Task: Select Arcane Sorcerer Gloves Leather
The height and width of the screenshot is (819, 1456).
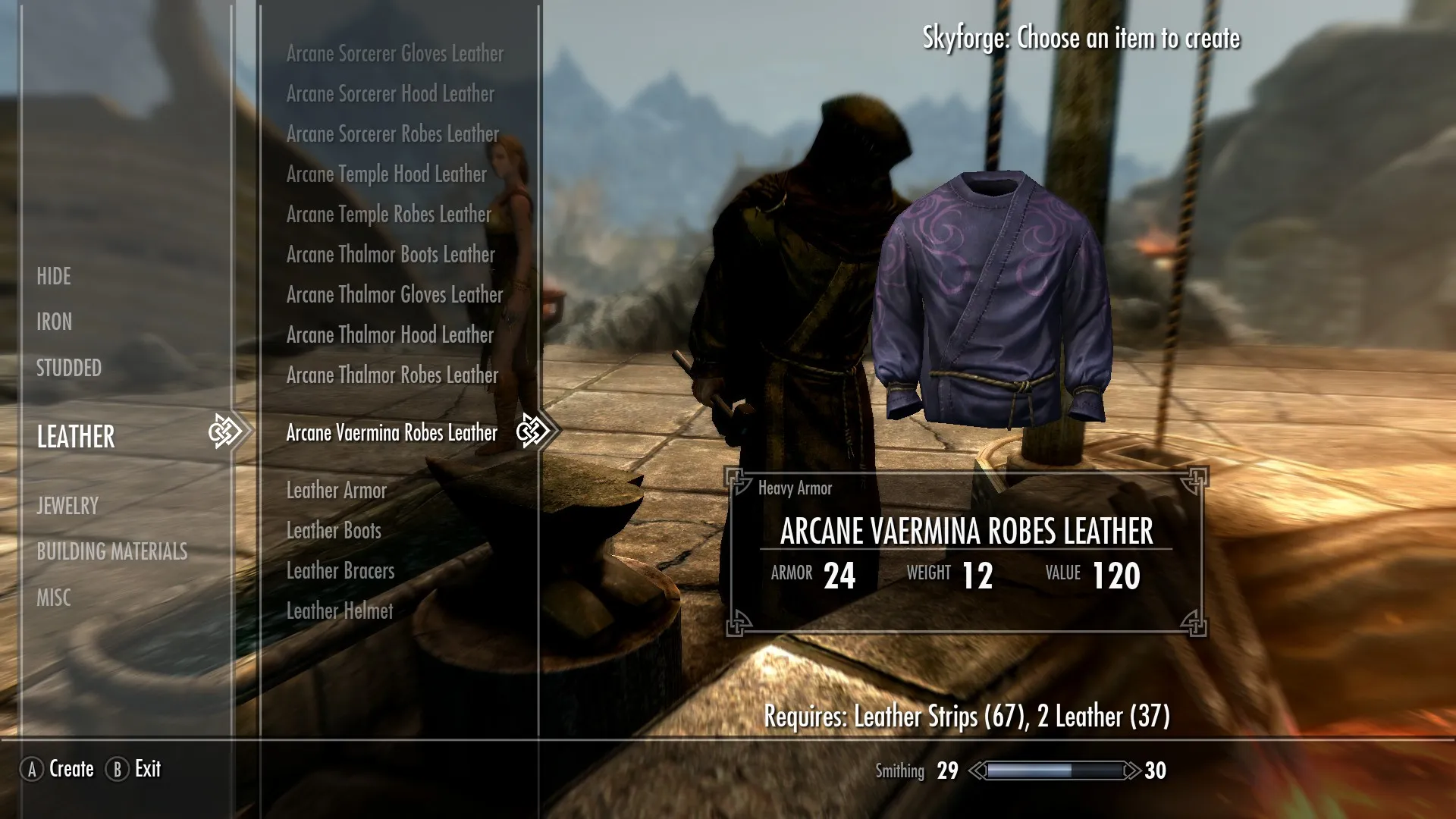Action: 394,54
